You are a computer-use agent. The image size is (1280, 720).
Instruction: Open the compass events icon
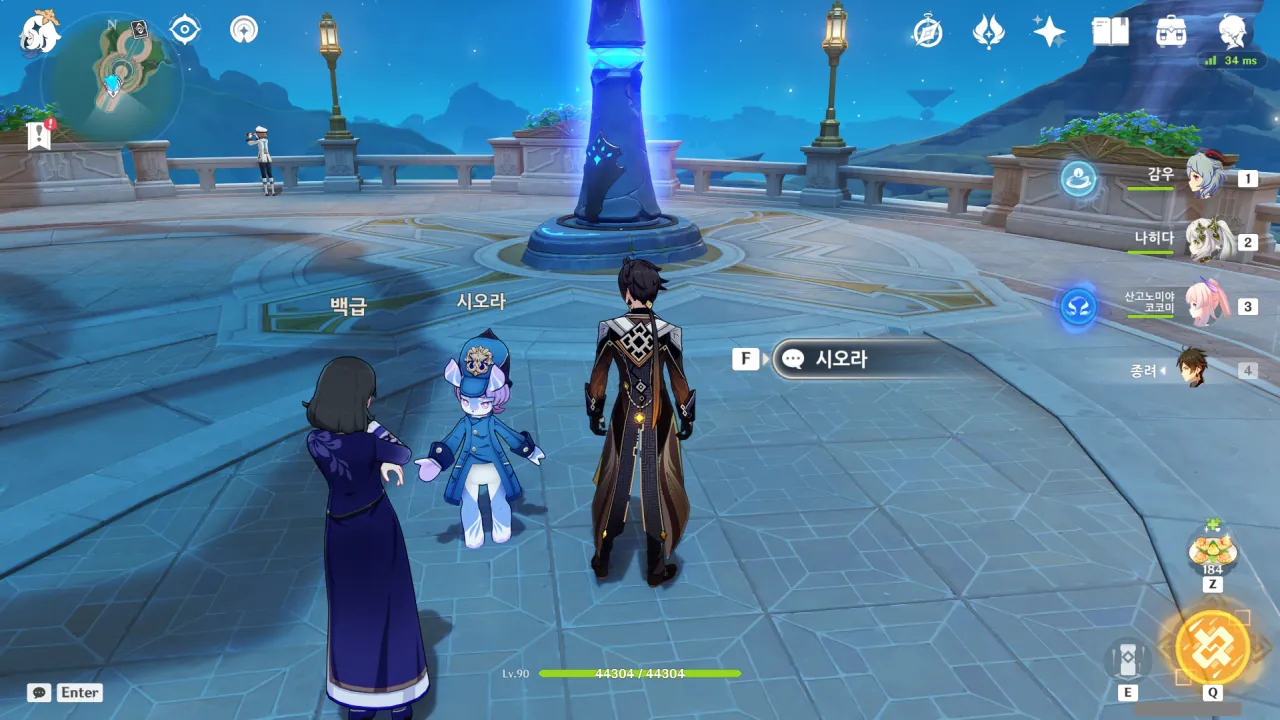[x=927, y=32]
